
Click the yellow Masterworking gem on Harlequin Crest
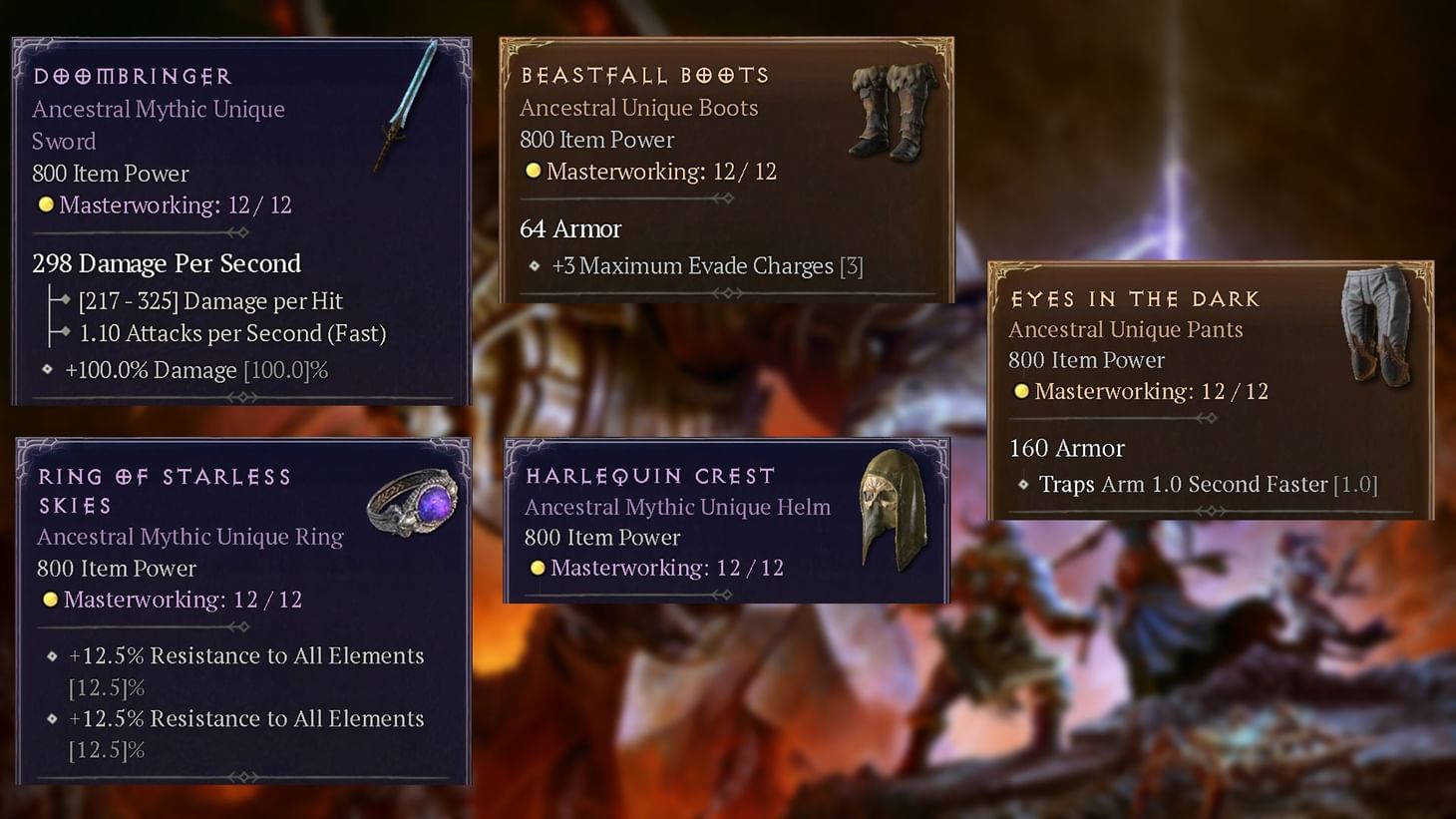[539, 568]
